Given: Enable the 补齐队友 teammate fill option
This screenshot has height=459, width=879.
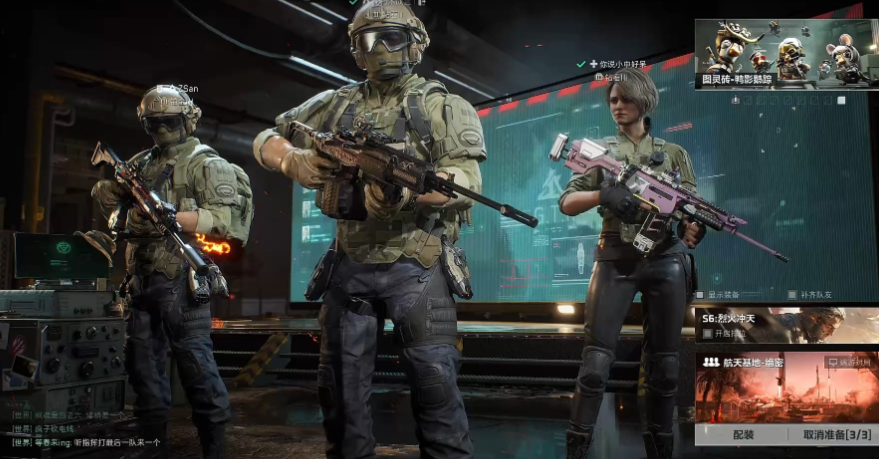Looking at the screenshot, I should pyautogui.click(x=791, y=295).
